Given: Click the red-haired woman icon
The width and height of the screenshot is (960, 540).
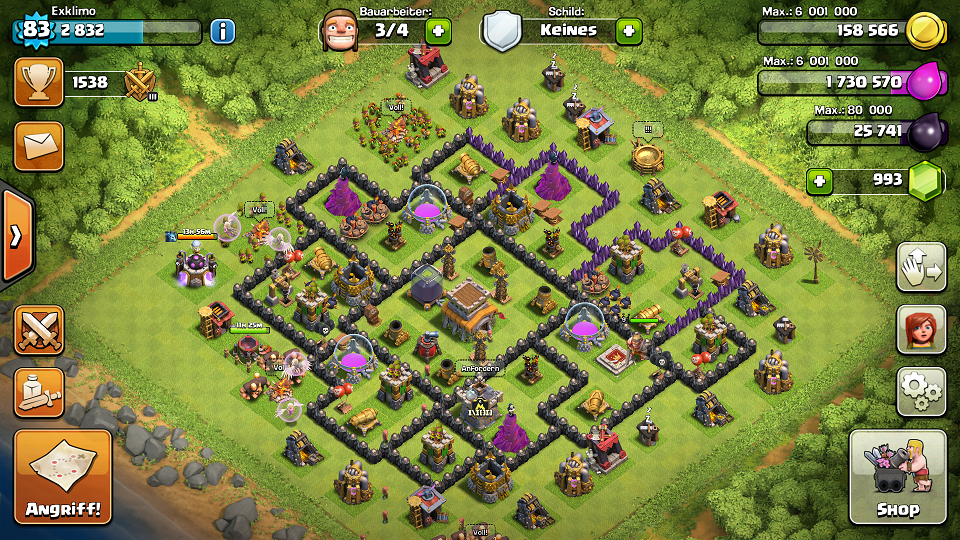Looking at the screenshot, I should 921,329.
